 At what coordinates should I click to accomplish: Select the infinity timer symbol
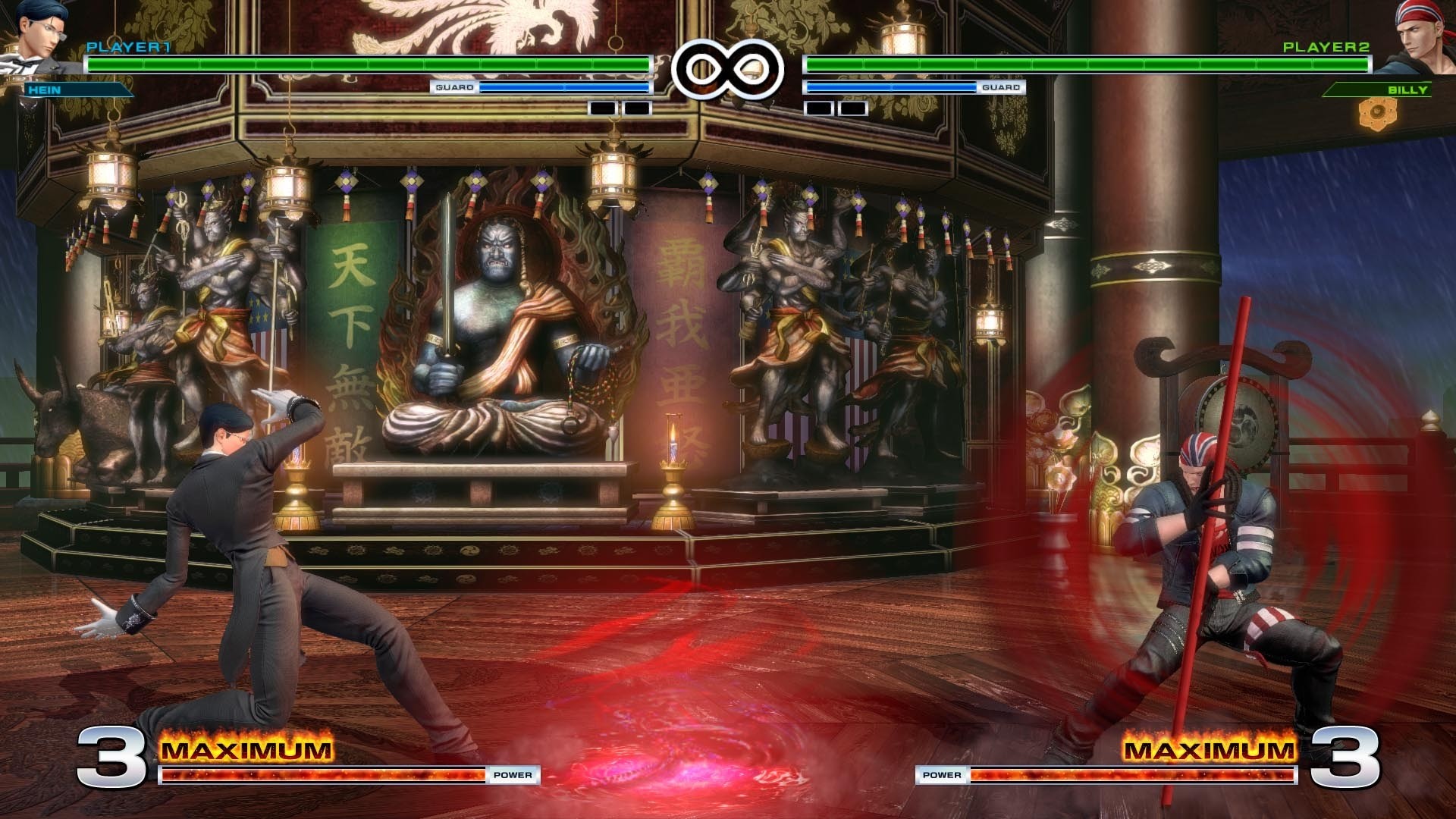(730, 68)
